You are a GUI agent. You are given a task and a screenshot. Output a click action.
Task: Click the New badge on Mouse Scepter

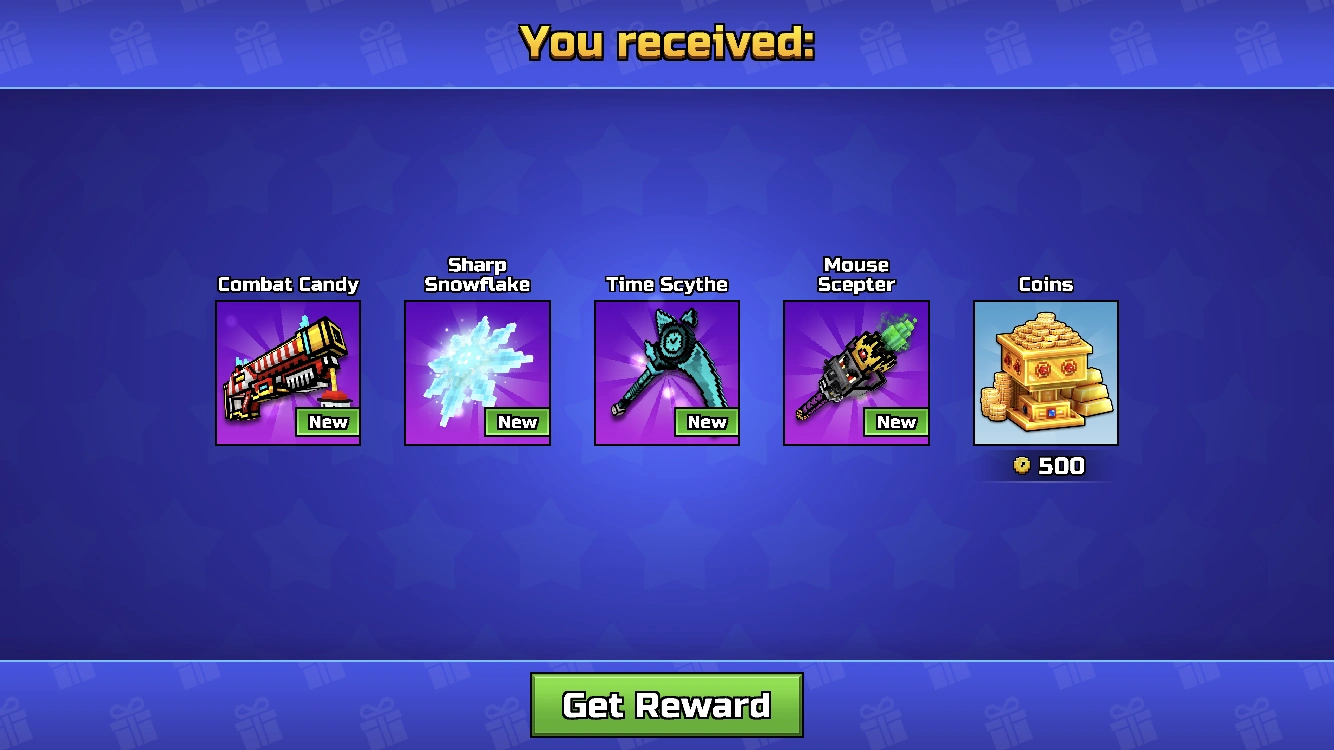coord(897,422)
